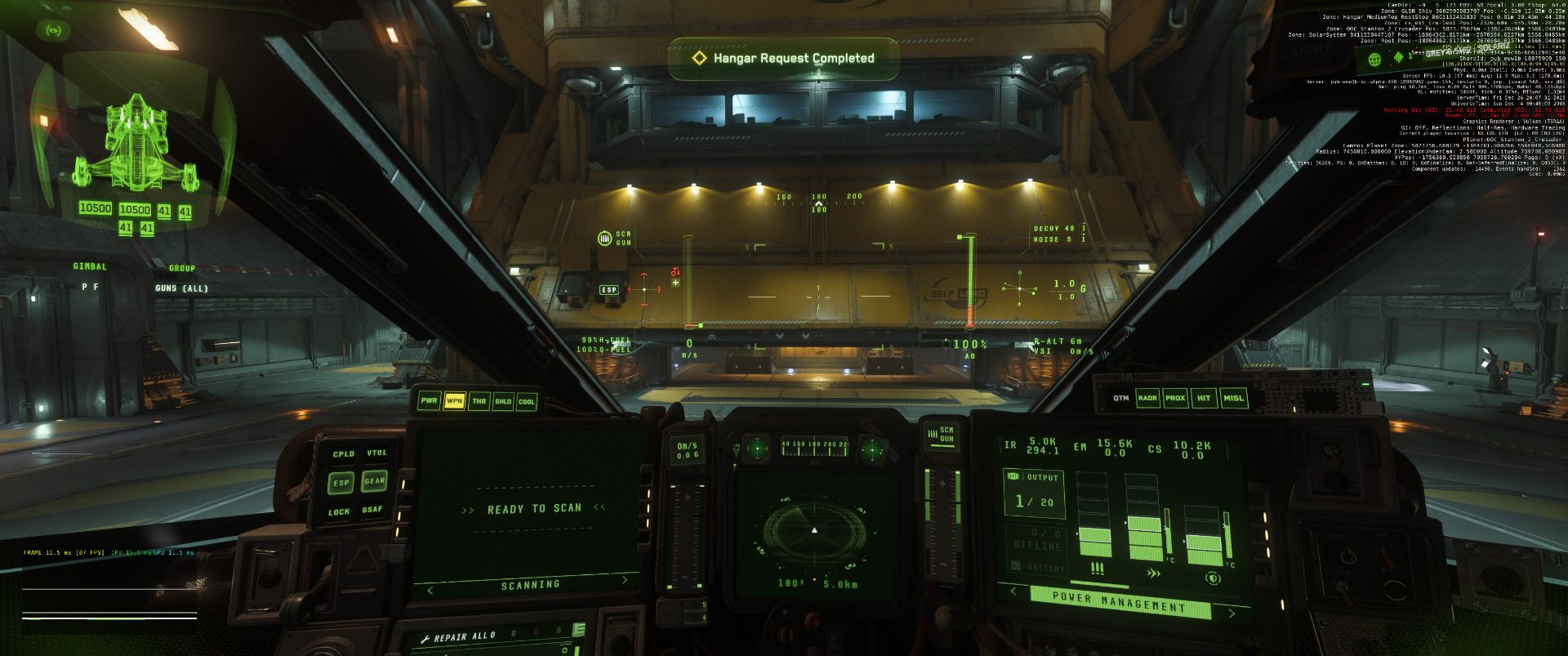1568x656 pixels.
Task: Go to the screen after Power Management
Action: [1232, 613]
